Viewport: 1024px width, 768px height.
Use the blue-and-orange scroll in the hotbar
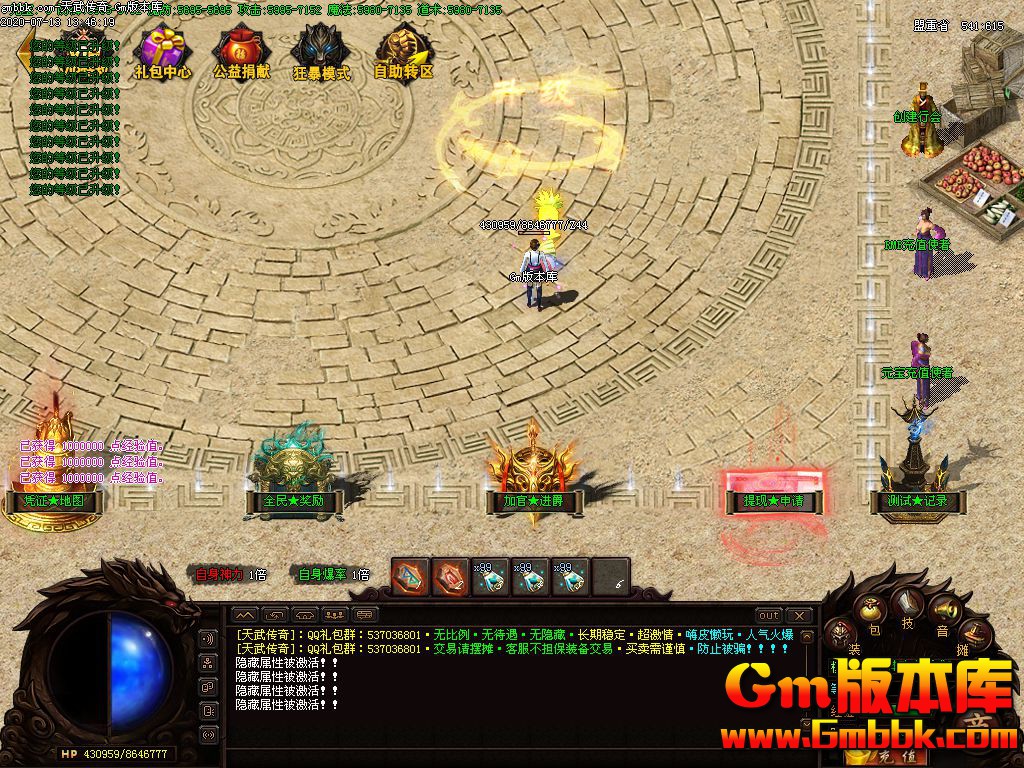pos(409,577)
